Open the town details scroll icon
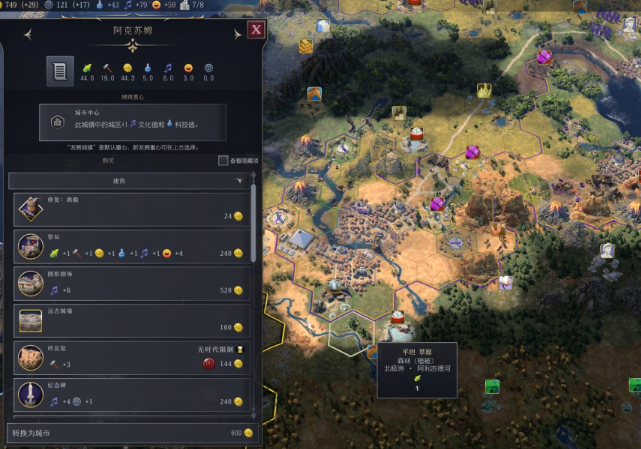The height and width of the screenshot is (449, 641). coord(60,71)
